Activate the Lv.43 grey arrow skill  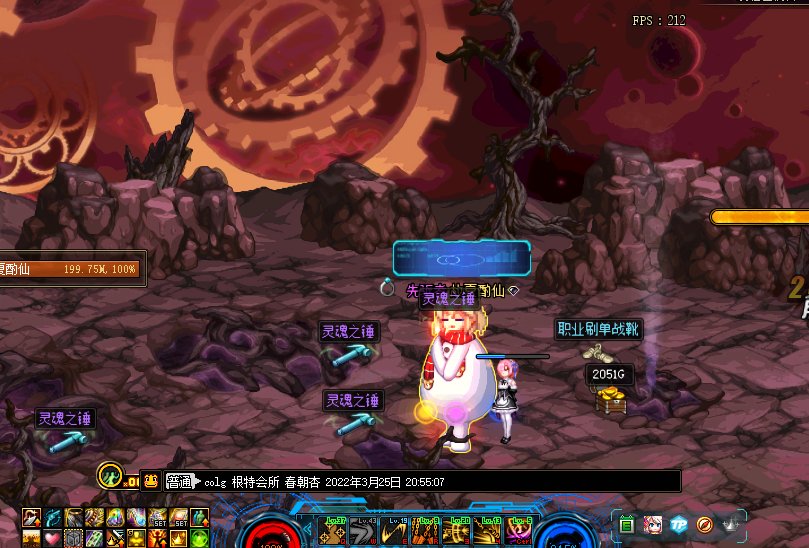pos(361,532)
